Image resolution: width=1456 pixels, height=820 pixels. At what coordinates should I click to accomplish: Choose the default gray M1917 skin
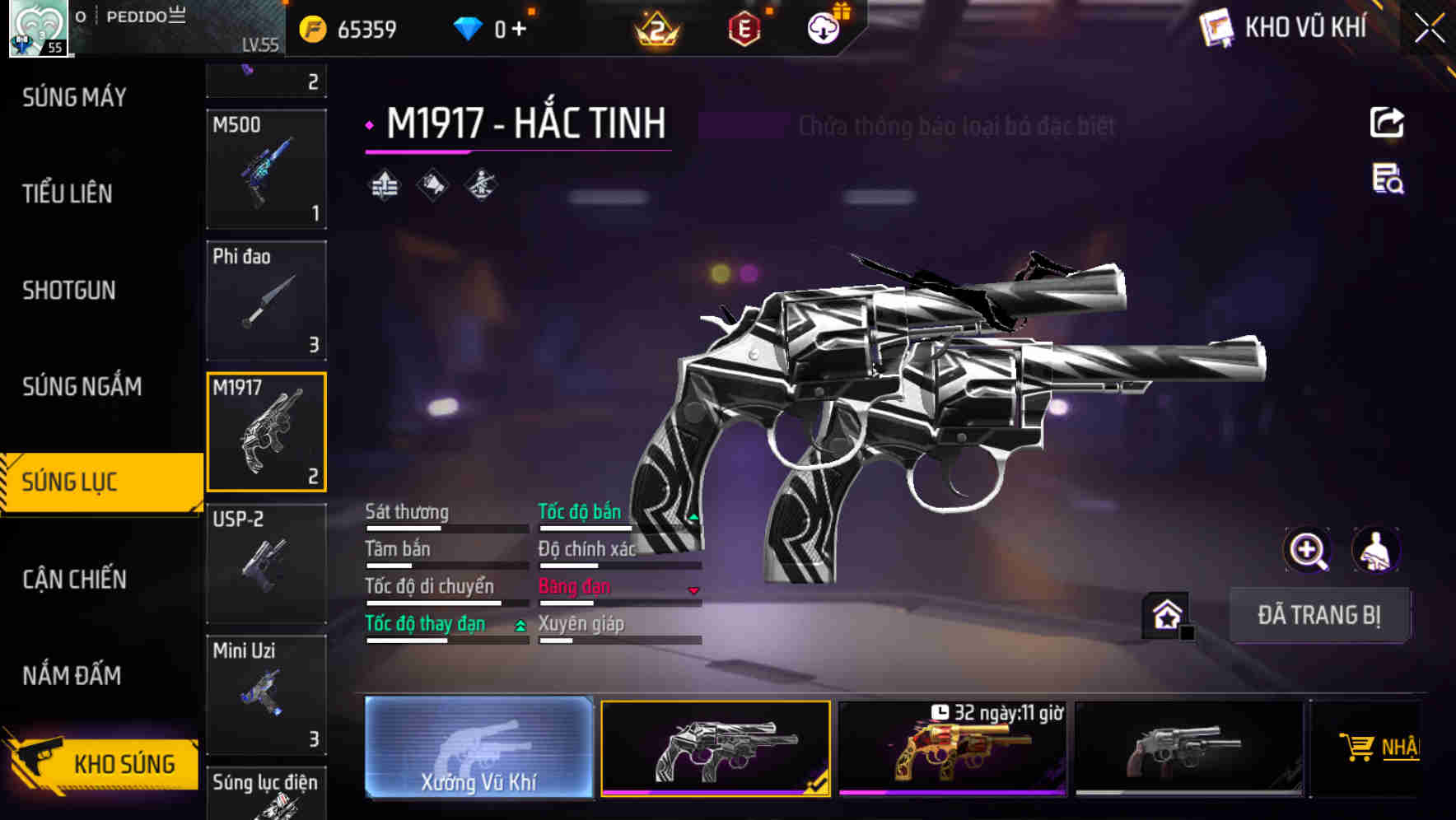click(x=1188, y=749)
